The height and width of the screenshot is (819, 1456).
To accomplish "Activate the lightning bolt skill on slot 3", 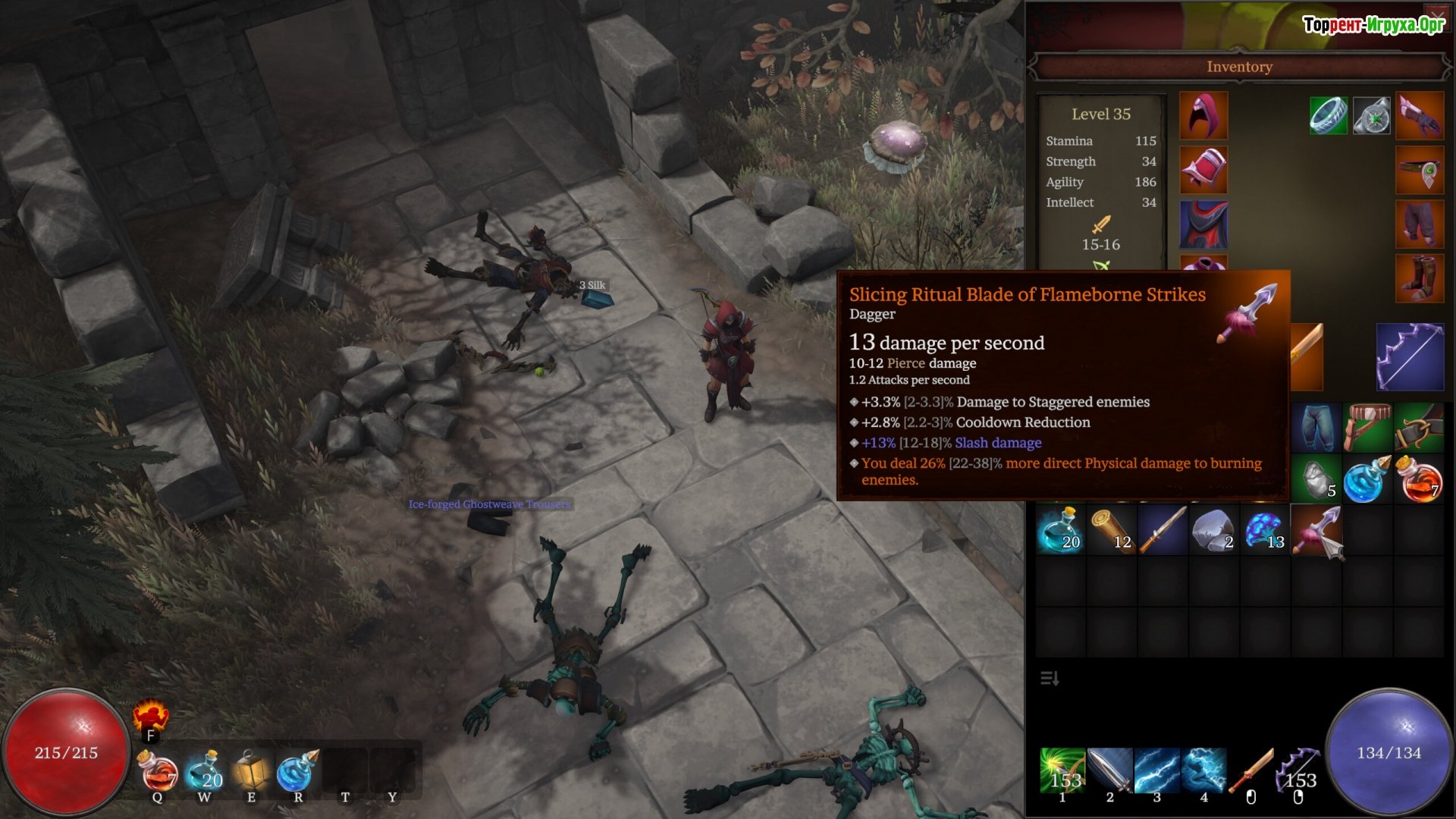I will [1156, 770].
